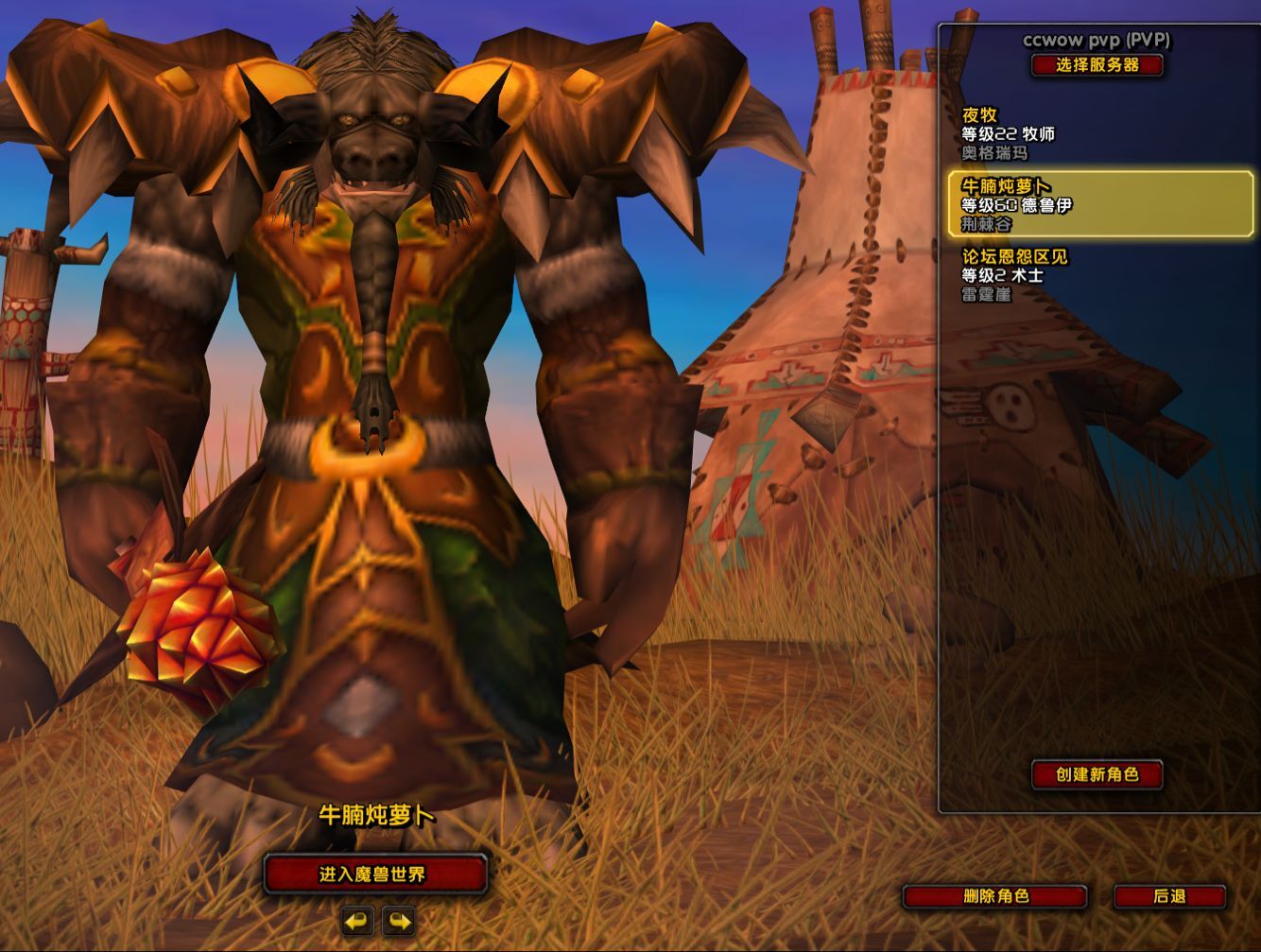Select the level 22 priest 夜牧

tap(1097, 133)
